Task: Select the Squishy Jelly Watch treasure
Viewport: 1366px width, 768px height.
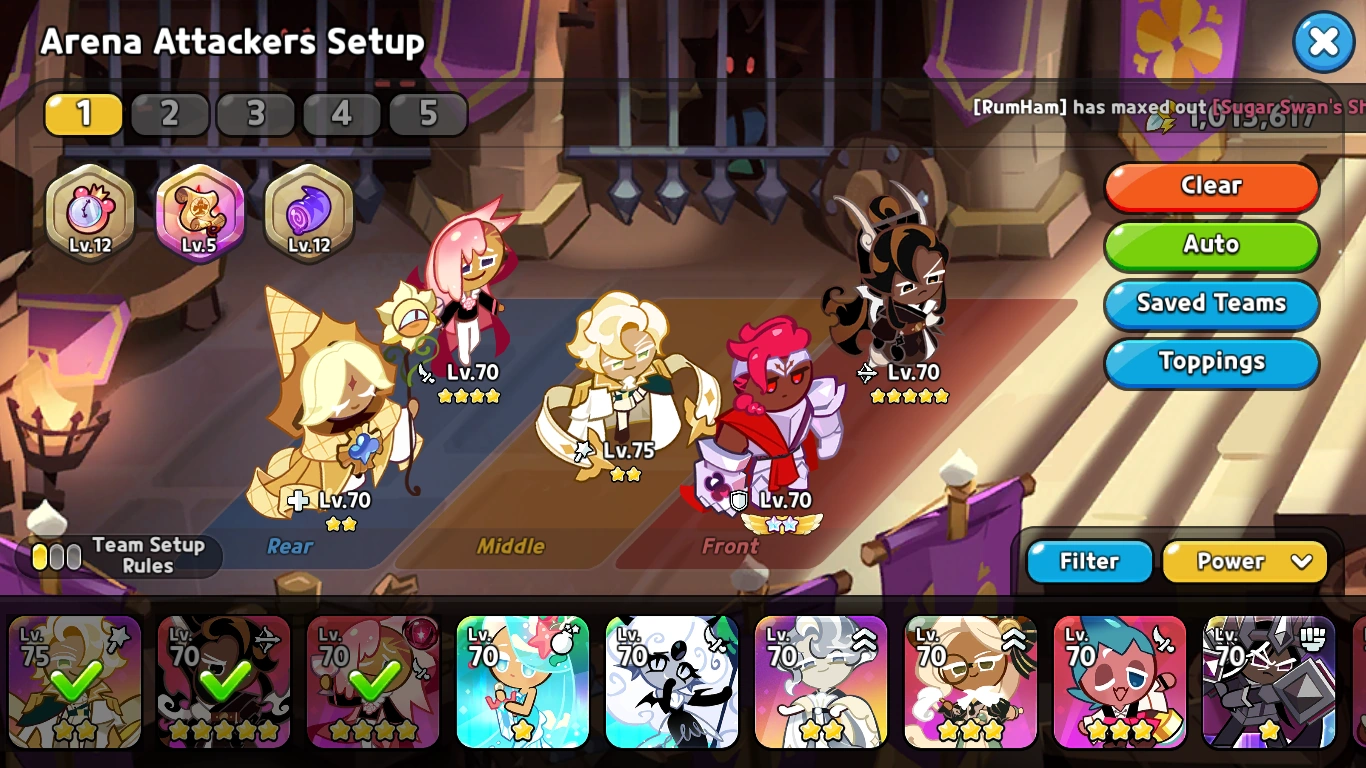Action: click(90, 213)
